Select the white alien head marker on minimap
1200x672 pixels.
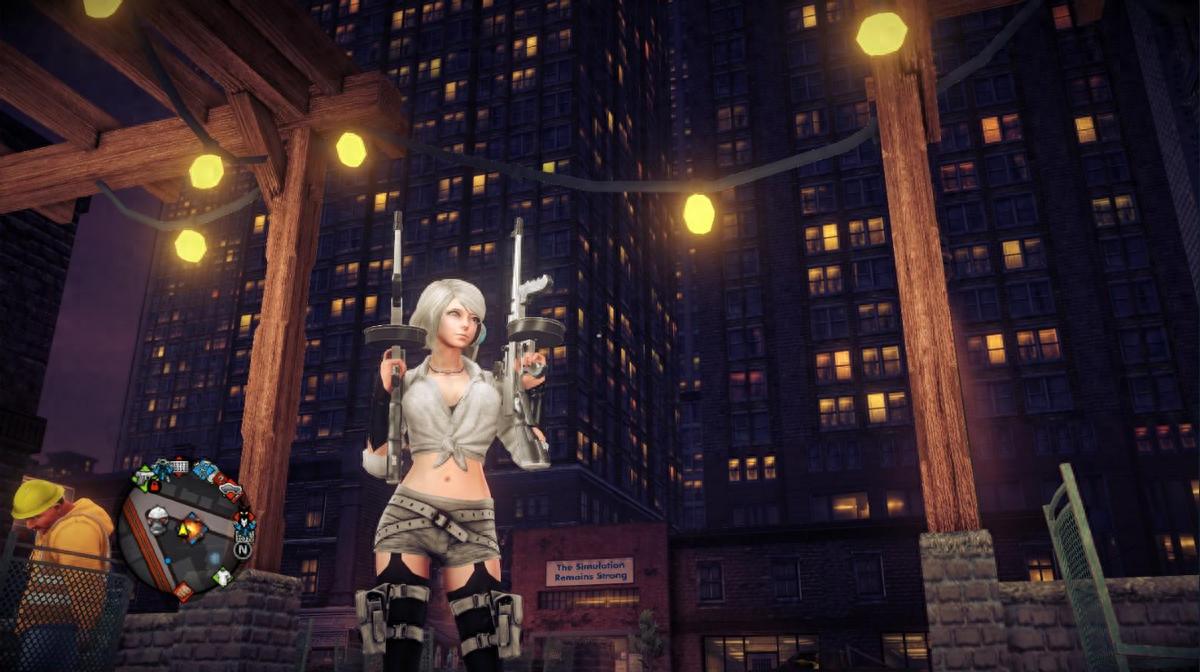158,518
